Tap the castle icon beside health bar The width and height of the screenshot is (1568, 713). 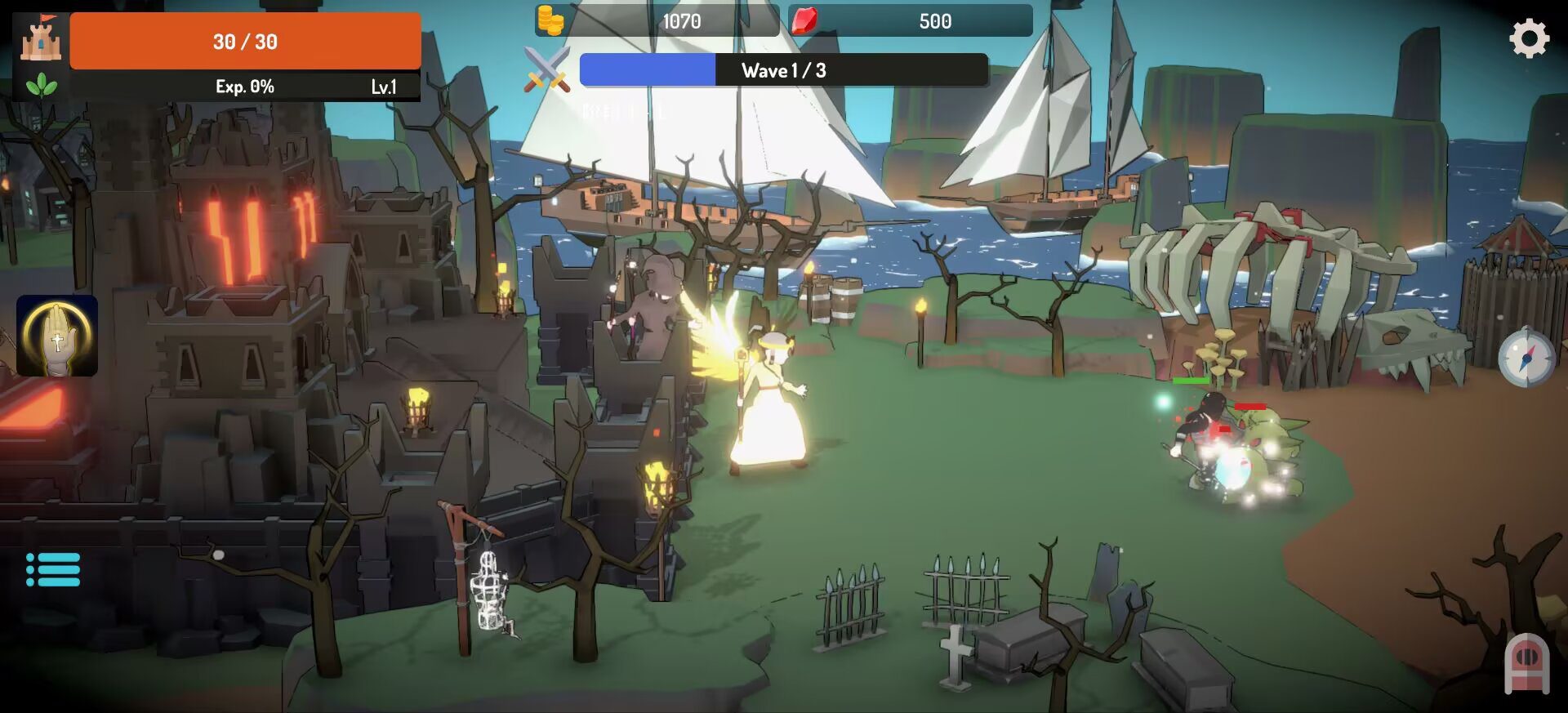[41, 39]
